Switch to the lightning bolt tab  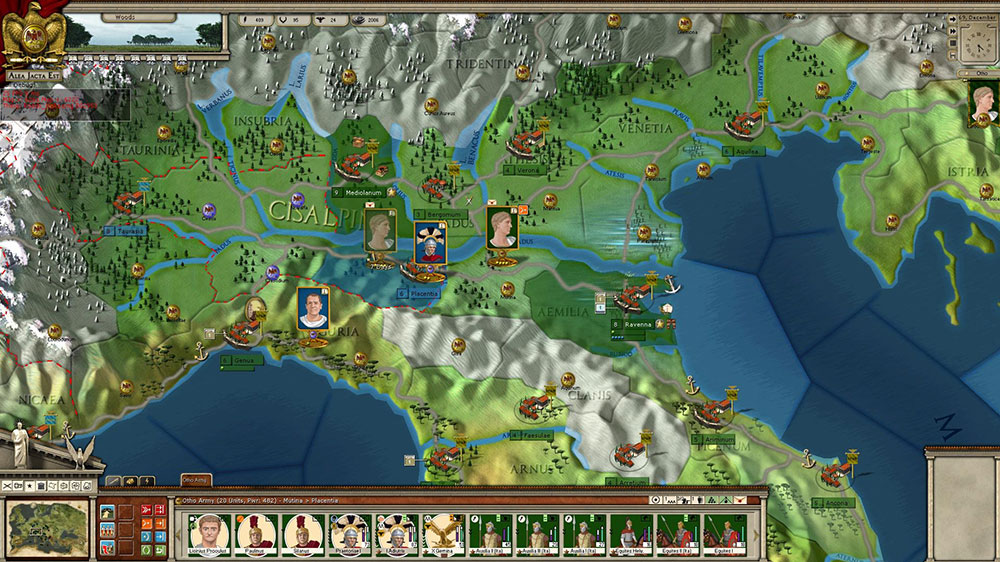tap(148, 481)
